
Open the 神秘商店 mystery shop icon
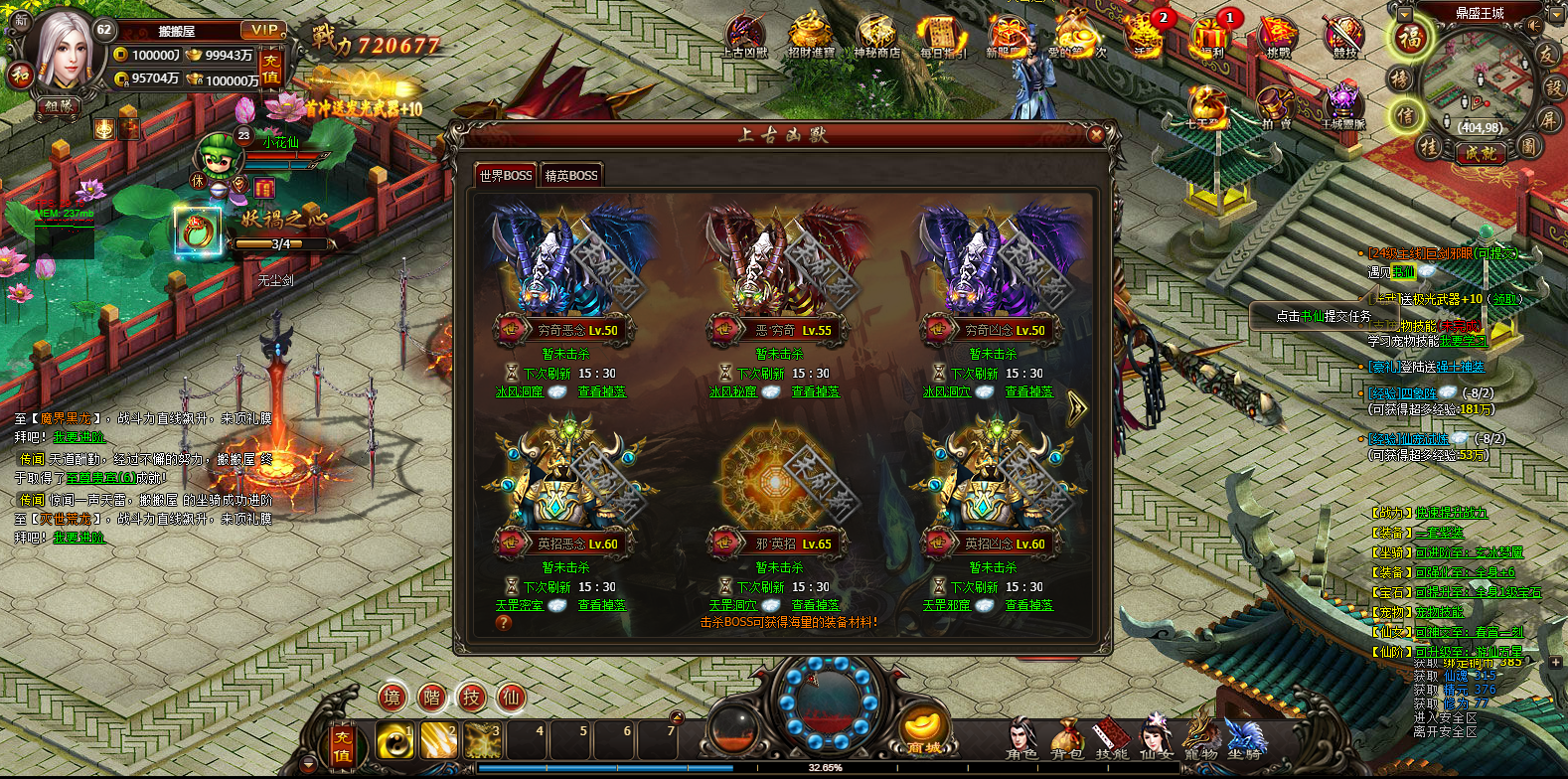coord(876,37)
